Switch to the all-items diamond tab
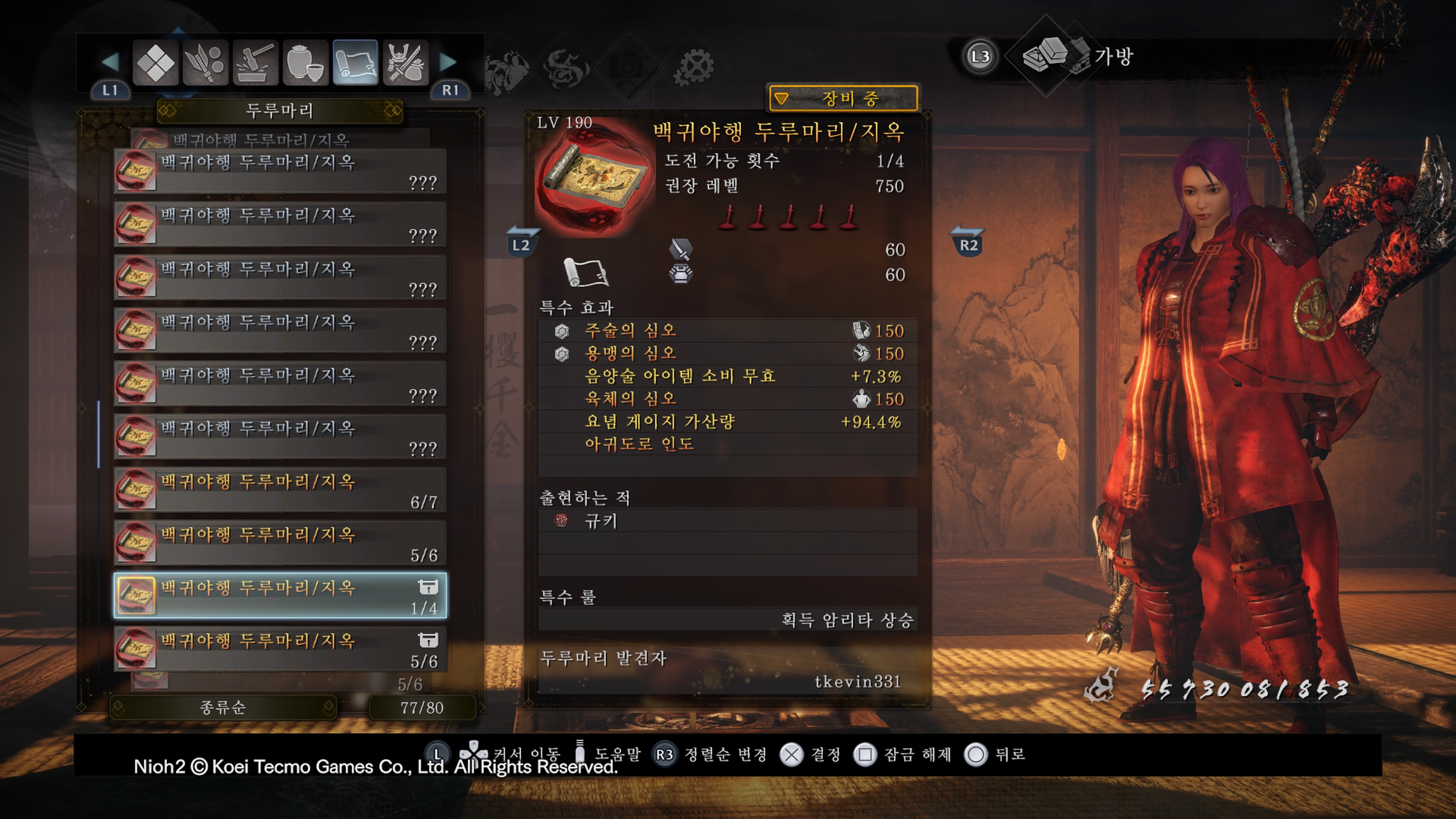 [x=155, y=62]
